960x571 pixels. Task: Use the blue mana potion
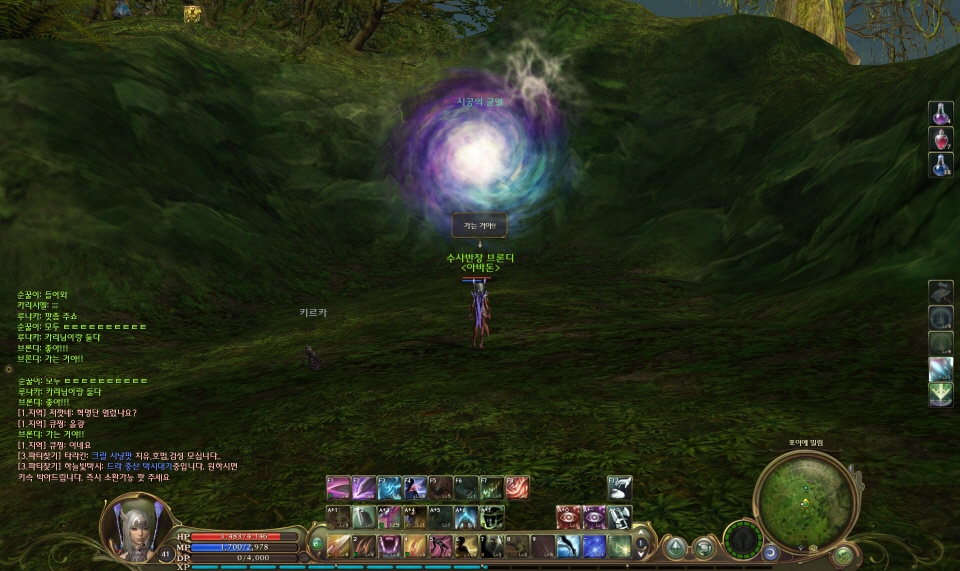point(940,165)
